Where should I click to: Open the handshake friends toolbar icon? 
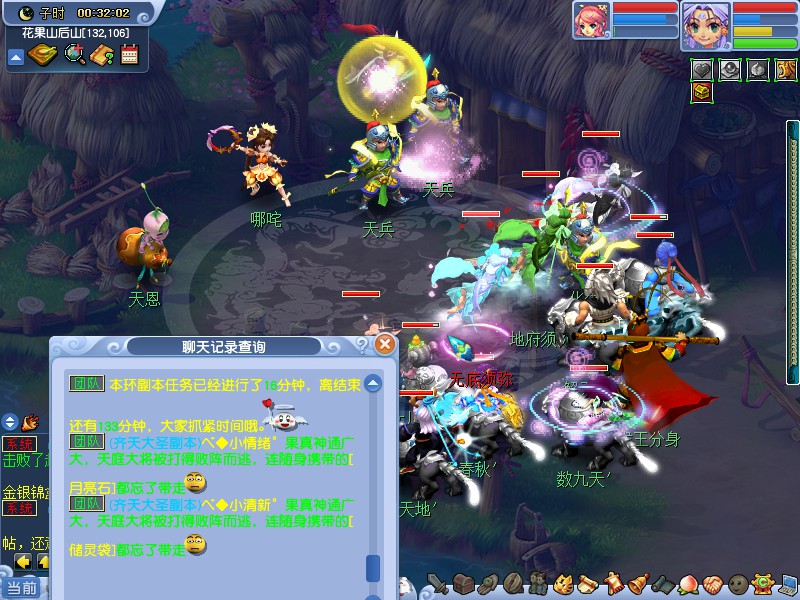(710, 583)
